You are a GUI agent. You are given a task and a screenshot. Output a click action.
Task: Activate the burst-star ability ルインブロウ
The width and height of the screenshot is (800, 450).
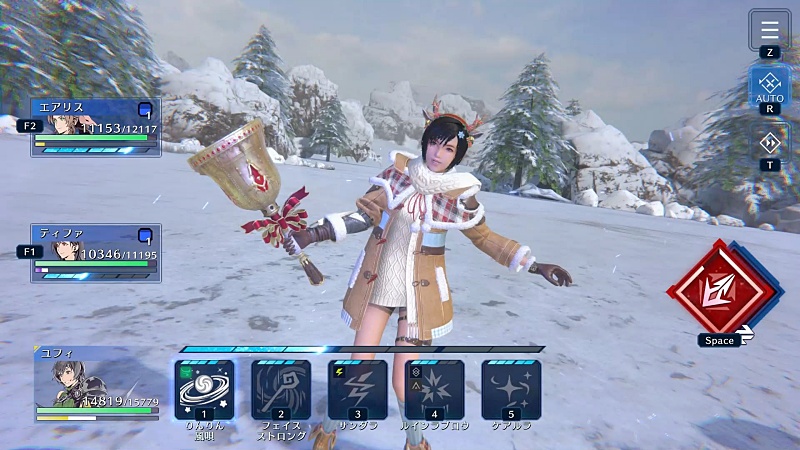pyautogui.click(x=434, y=388)
